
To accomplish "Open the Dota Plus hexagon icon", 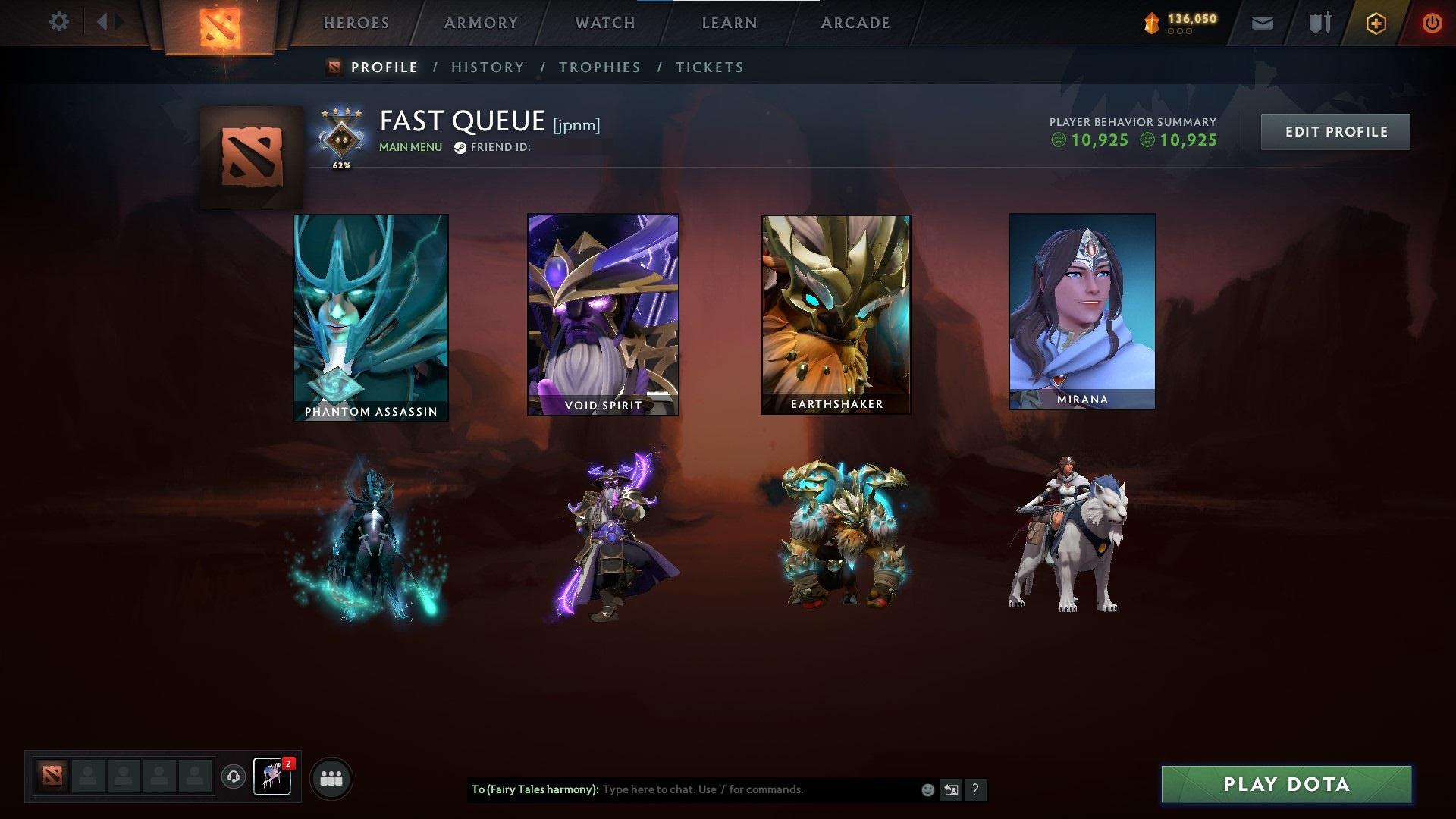I will pos(1378,22).
